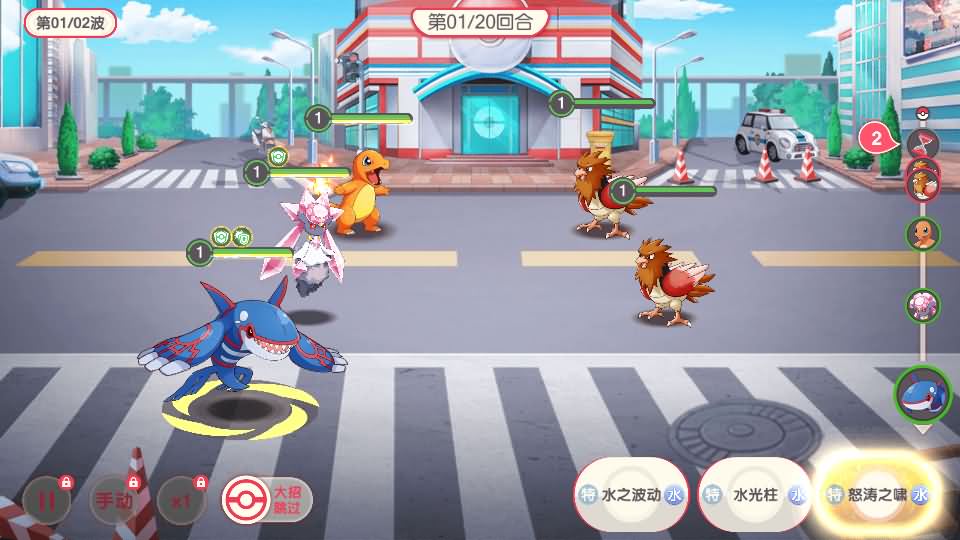960x540 pixels.
Task: Select Charmander's portrait in the turn order
Action: coord(922,234)
